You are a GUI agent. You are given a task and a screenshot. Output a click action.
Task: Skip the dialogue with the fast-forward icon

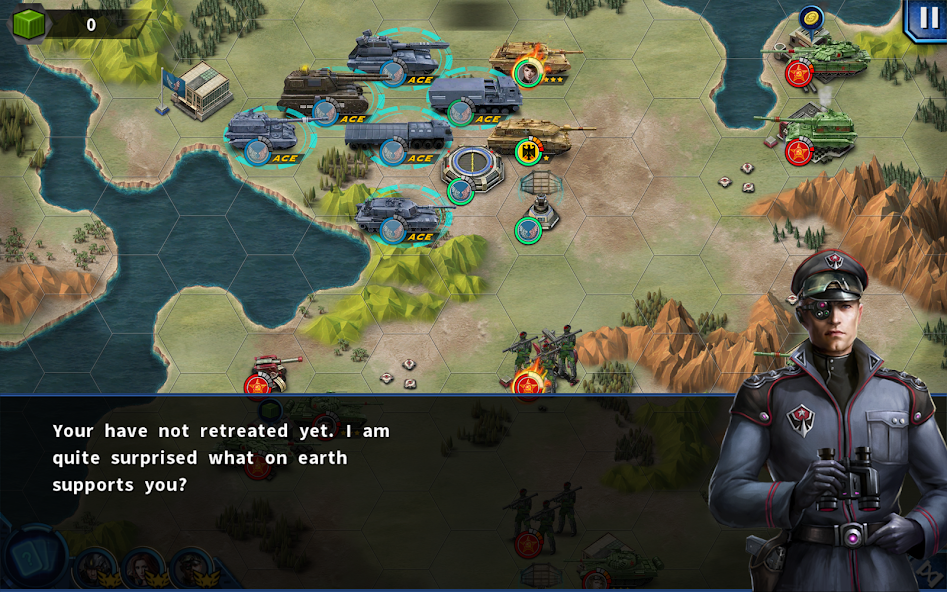point(928,572)
